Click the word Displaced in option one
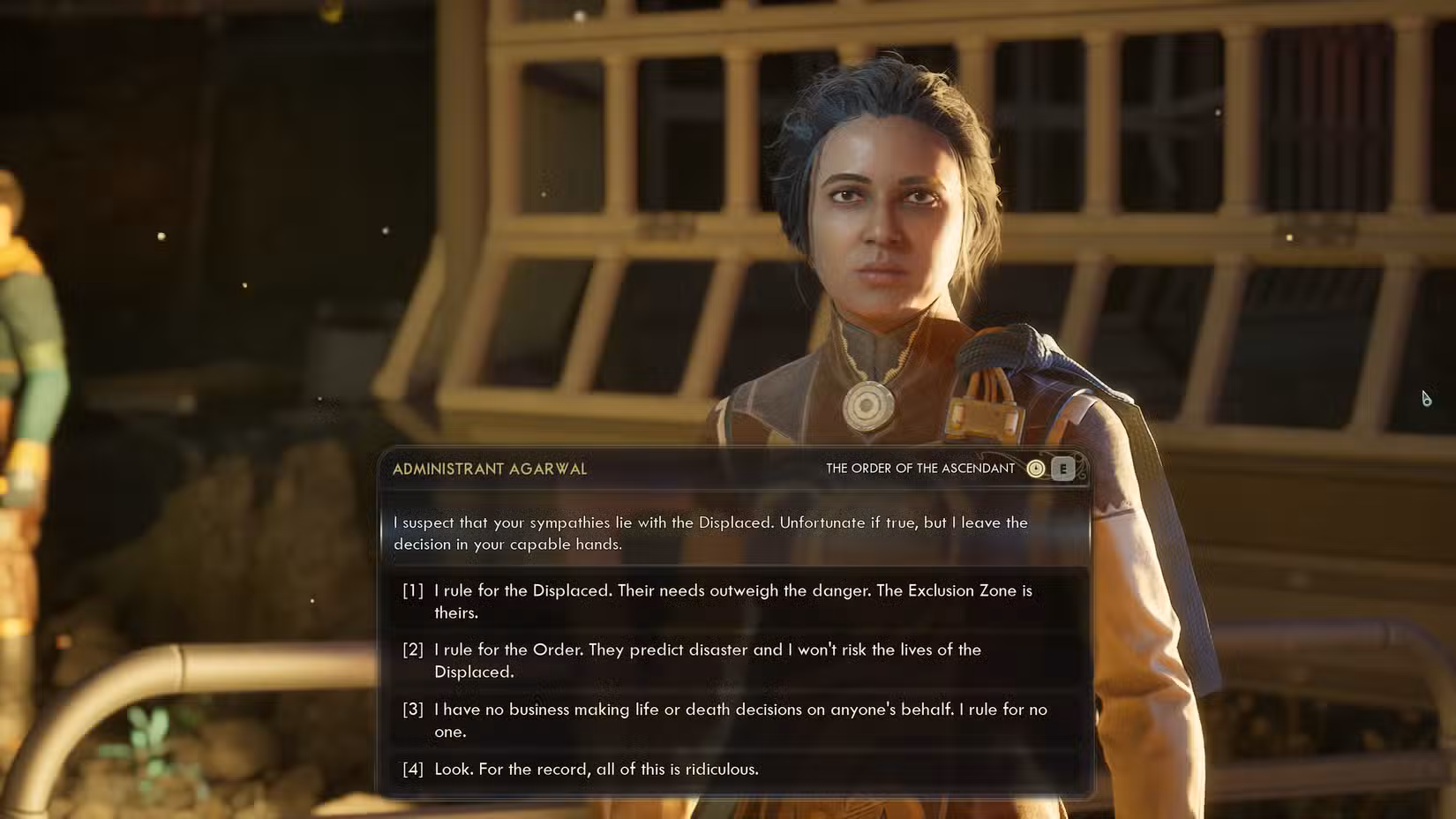 point(569,590)
